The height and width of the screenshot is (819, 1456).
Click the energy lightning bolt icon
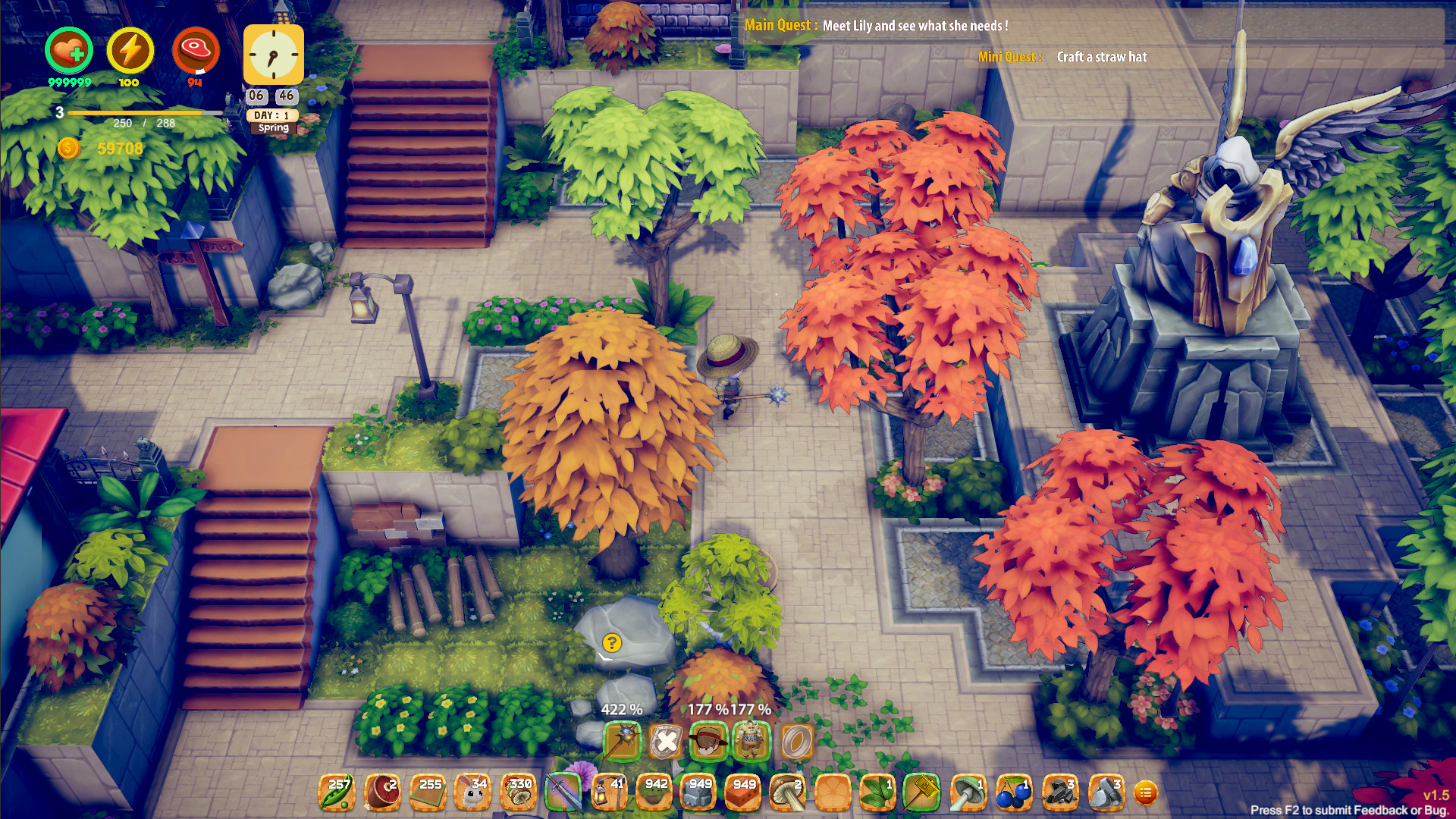pos(130,49)
